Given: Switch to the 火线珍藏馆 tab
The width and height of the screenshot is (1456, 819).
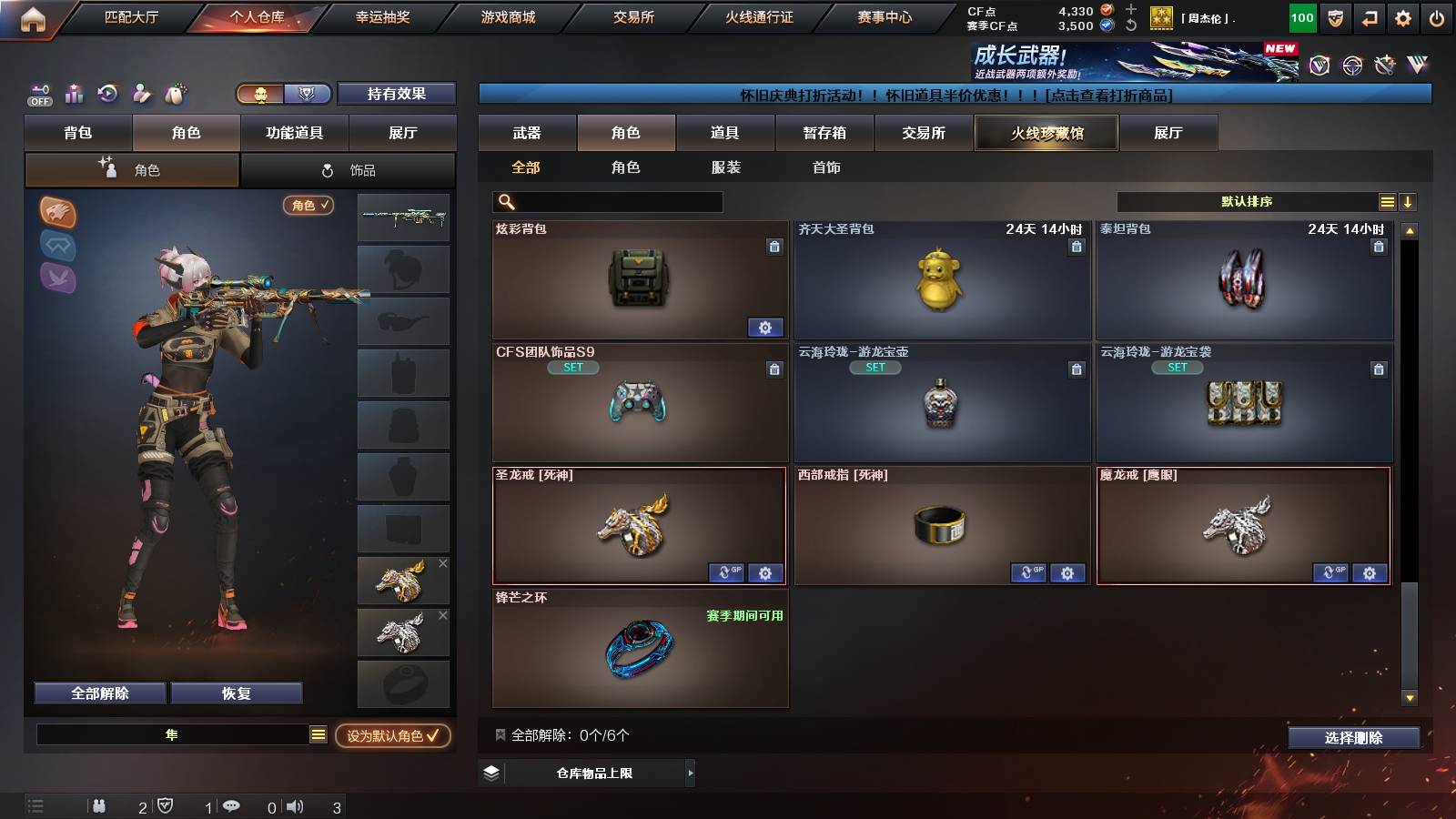Looking at the screenshot, I should pyautogui.click(x=1046, y=133).
